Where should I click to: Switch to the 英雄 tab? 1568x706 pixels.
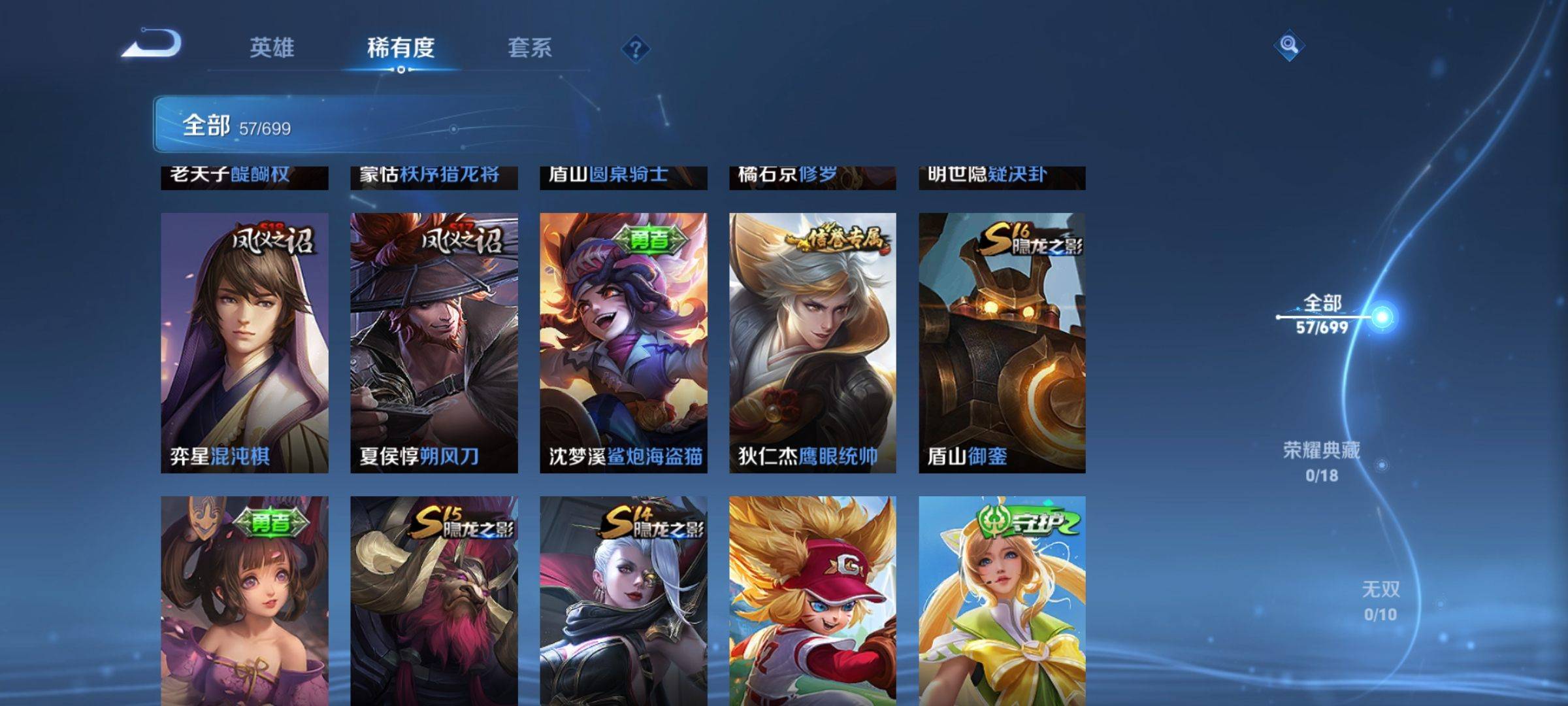(x=272, y=48)
